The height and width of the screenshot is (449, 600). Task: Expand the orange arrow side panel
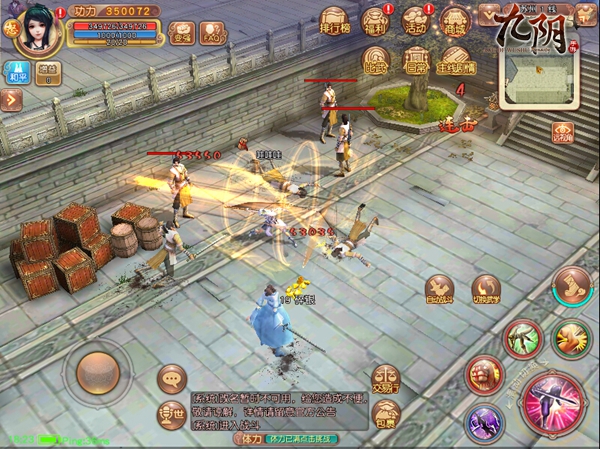11,99
